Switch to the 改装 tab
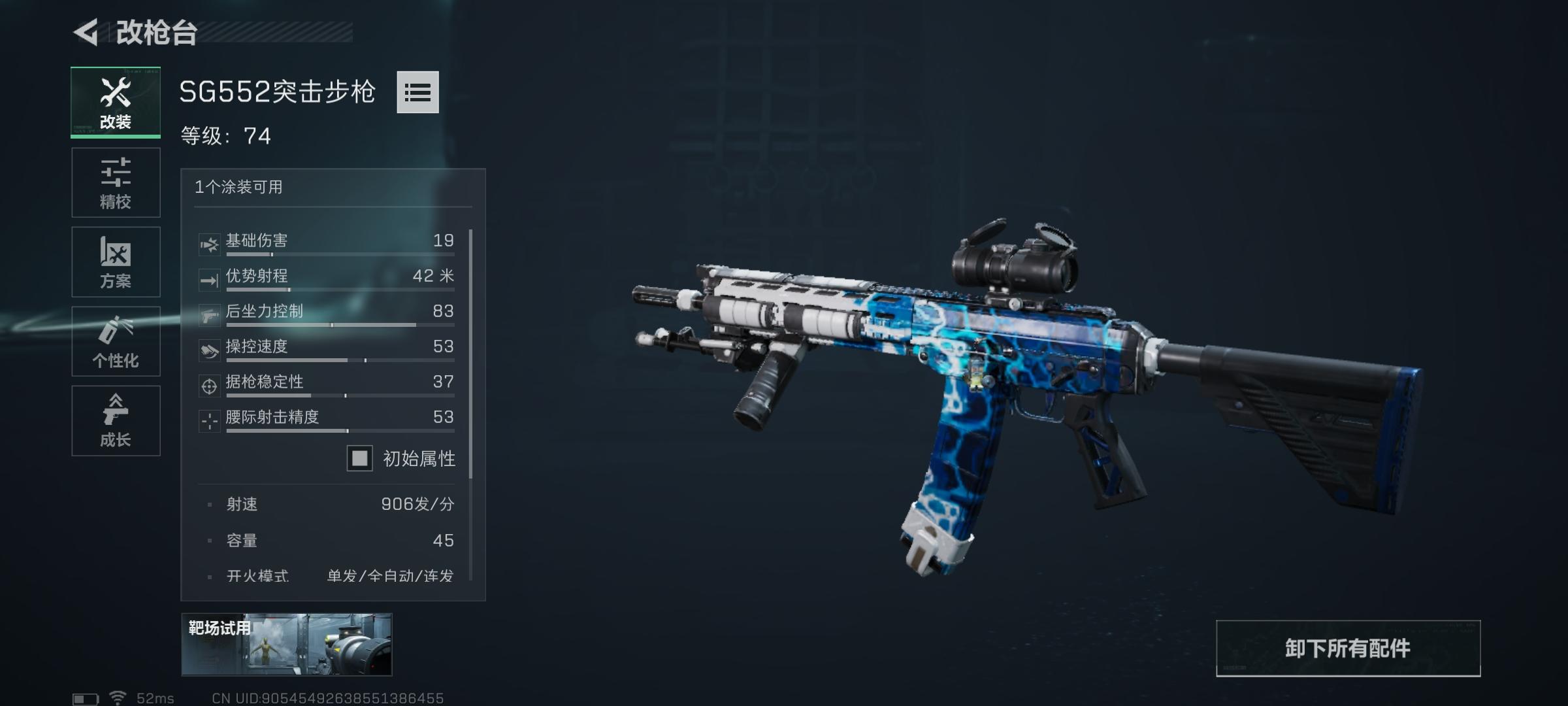Image resolution: width=1568 pixels, height=706 pixels. pos(116,102)
